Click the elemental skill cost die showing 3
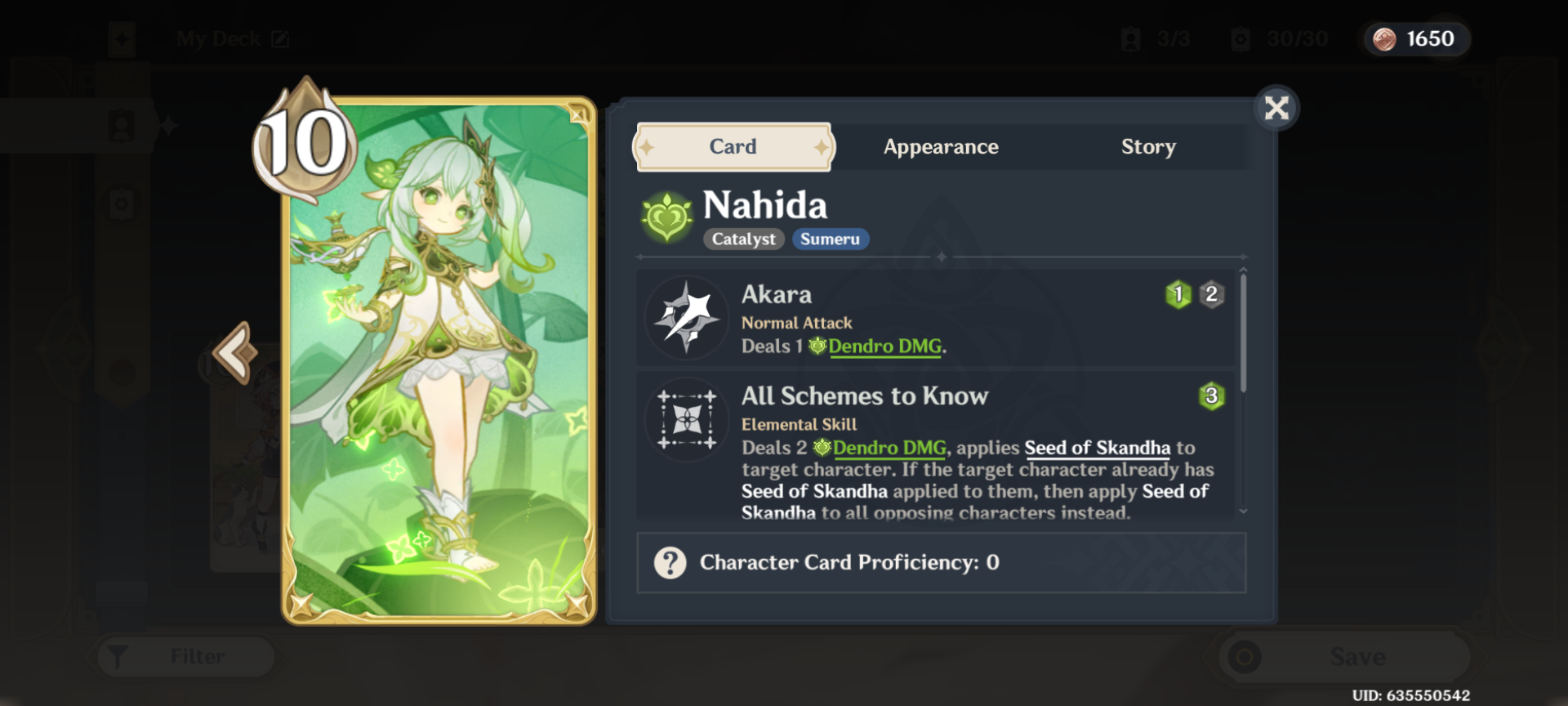Image resolution: width=1568 pixels, height=706 pixels. (x=1211, y=398)
